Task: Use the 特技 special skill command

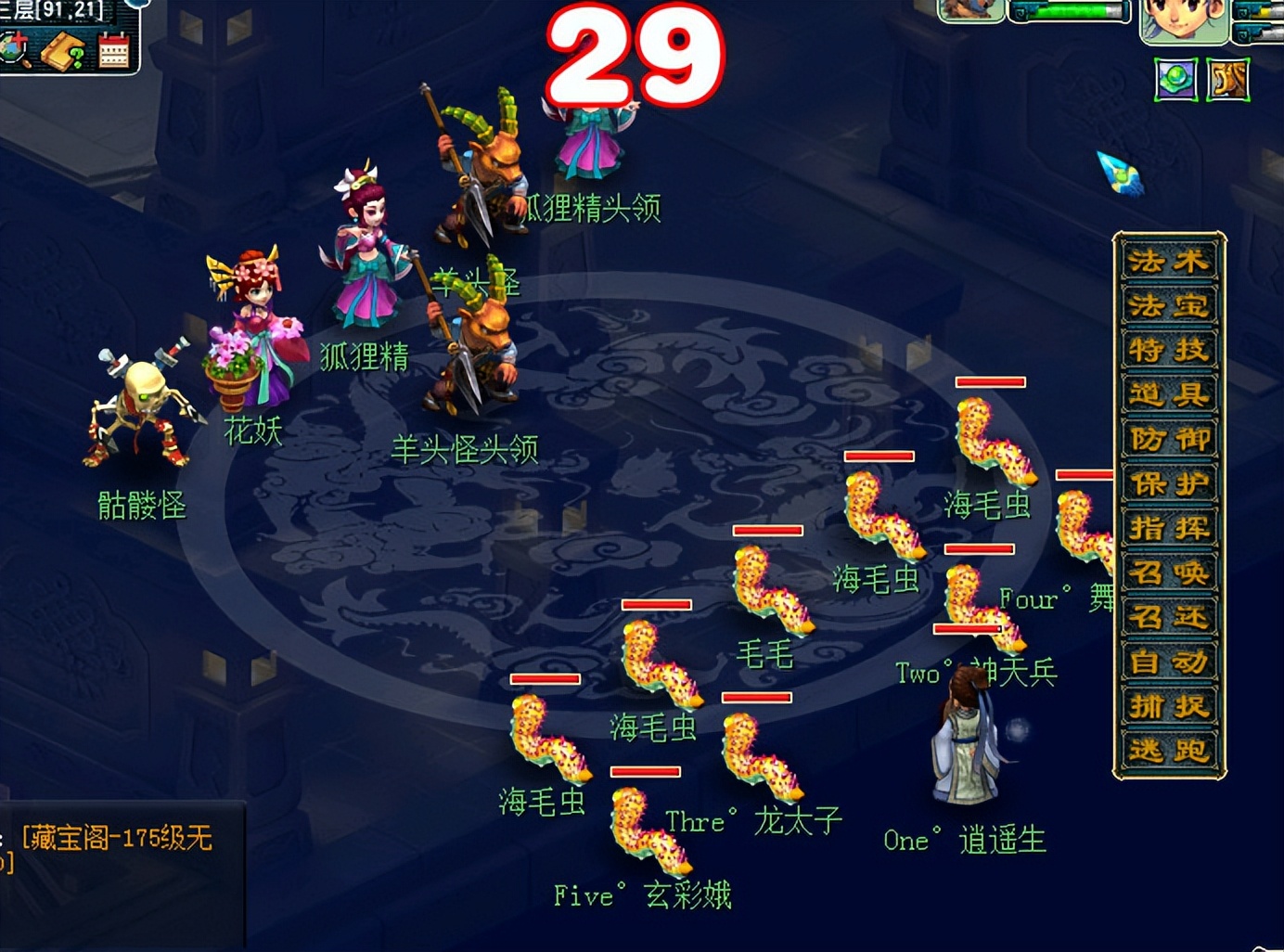Action: click(1168, 351)
